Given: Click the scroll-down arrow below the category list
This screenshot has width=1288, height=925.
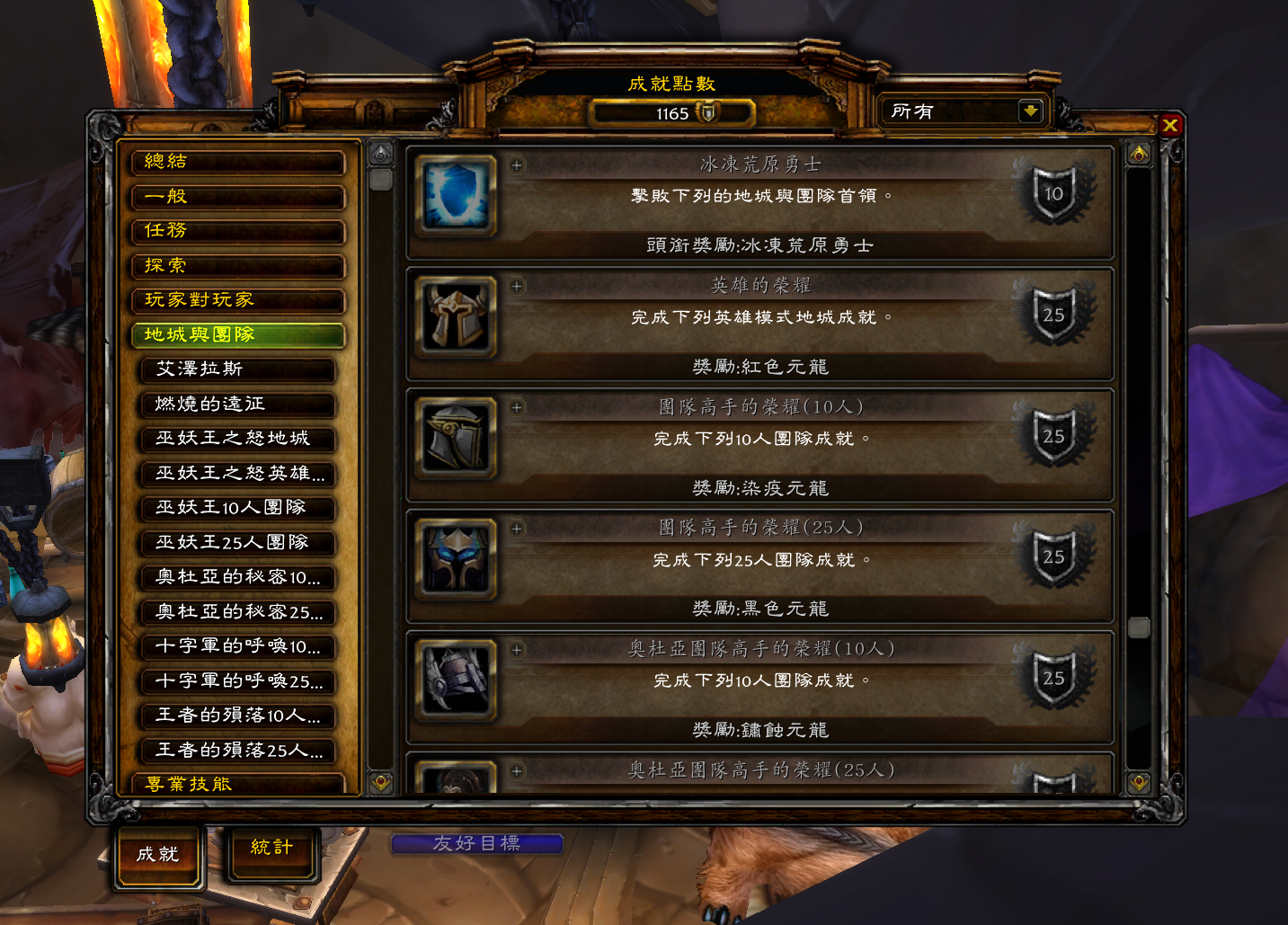Looking at the screenshot, I should tap(381, 781).
